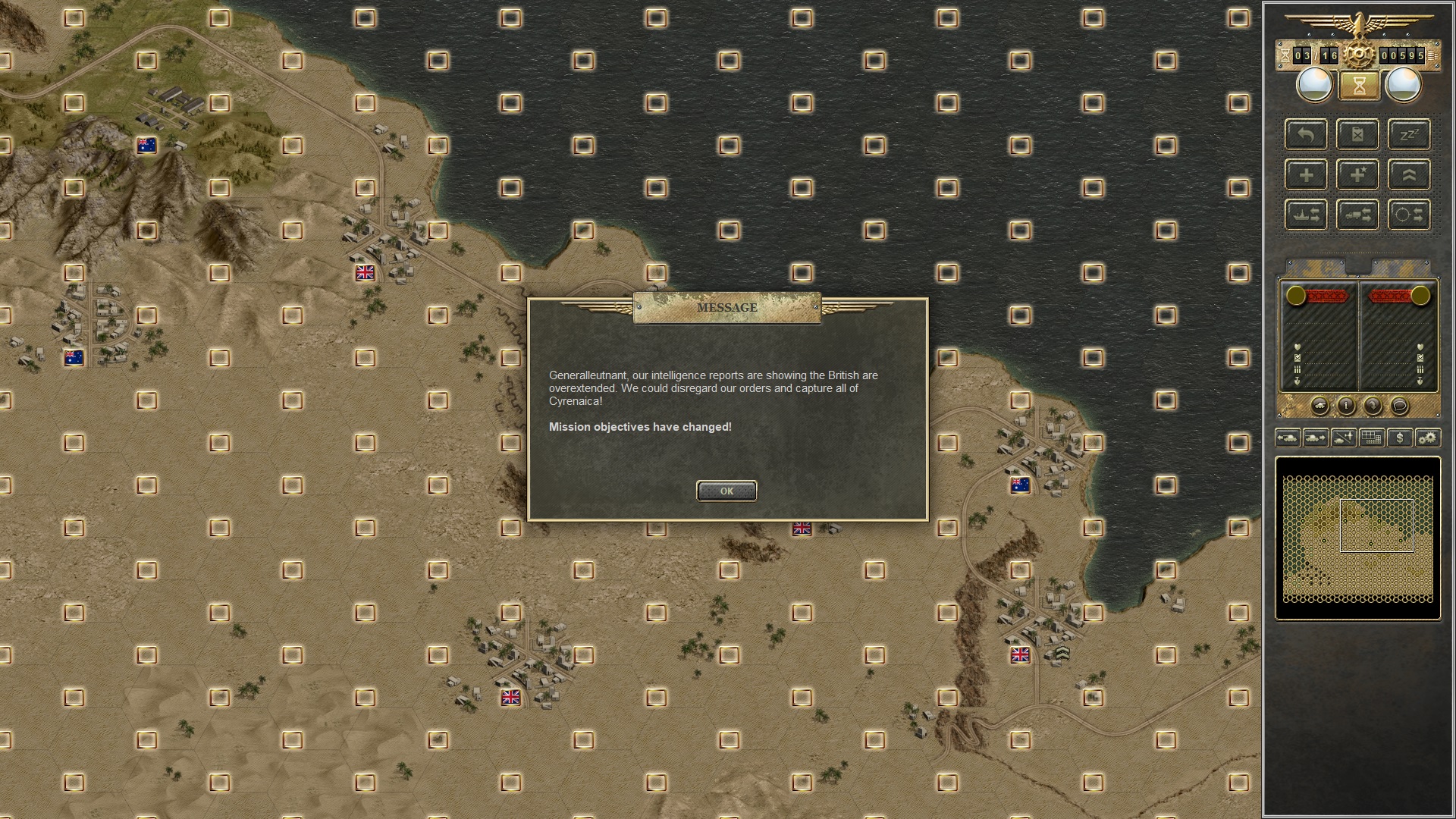
Task: Open game Options via gears icon
Action: [x=1427, y=438]
